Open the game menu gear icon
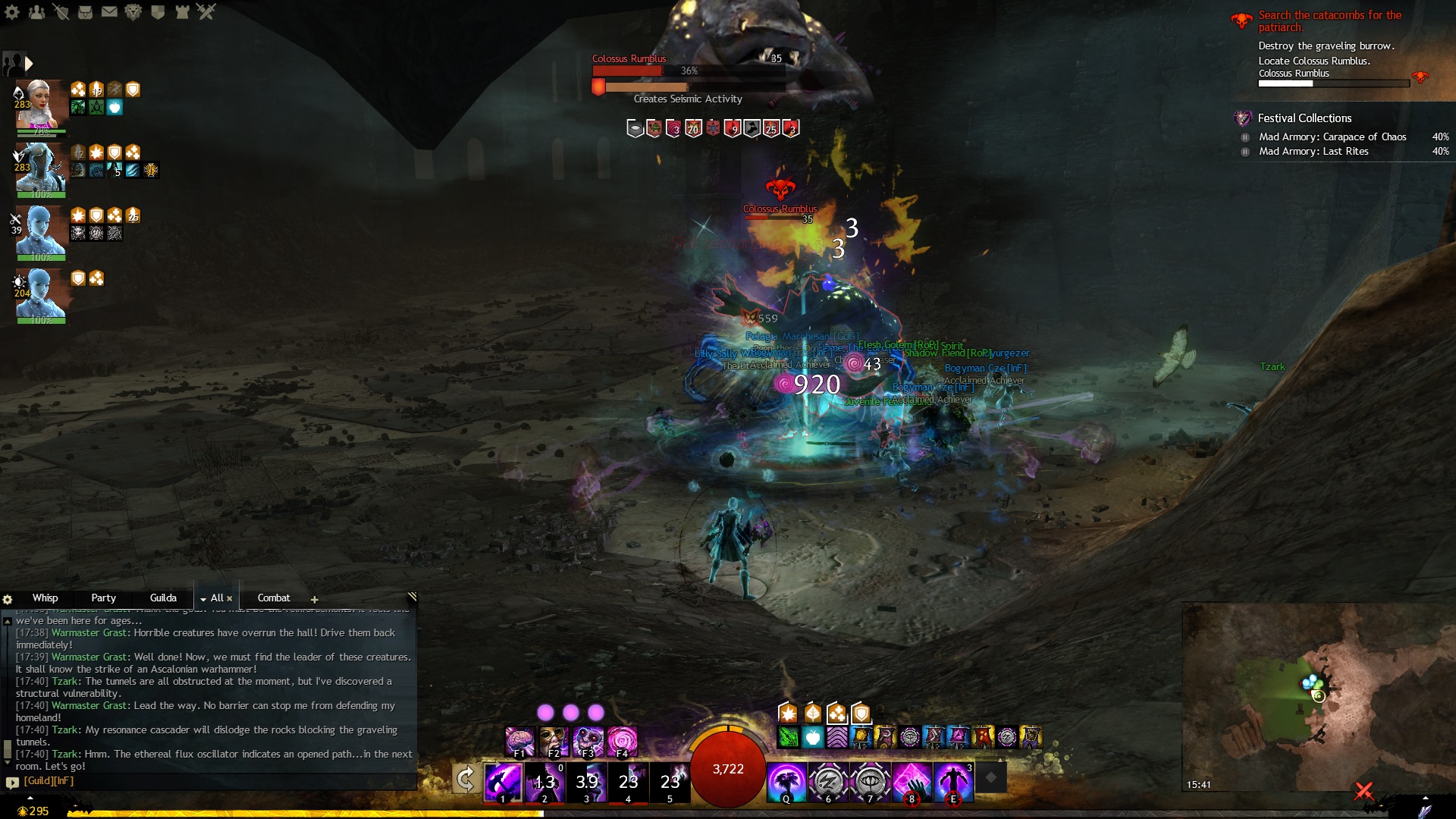The width and height of the screenshot is (1456, 819). (x=12, y=12)
